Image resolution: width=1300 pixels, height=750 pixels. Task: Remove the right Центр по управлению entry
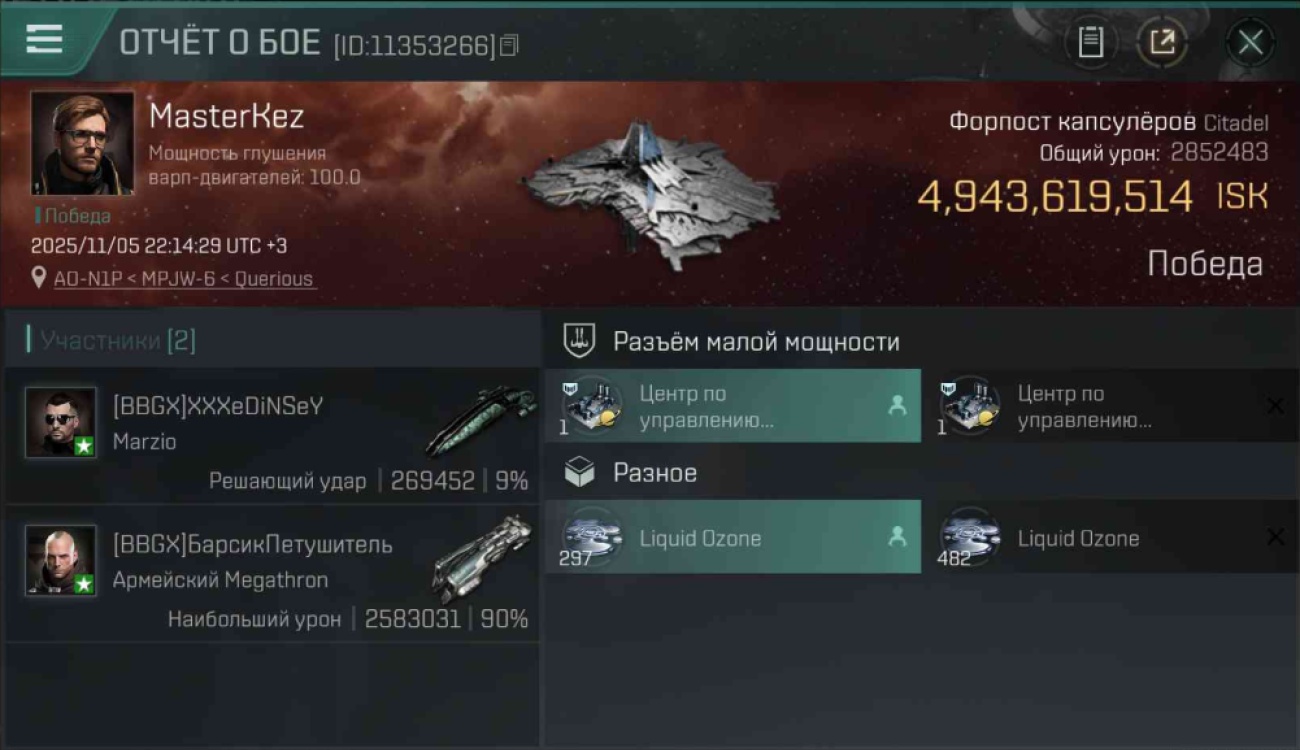[x=1274, y=405]
